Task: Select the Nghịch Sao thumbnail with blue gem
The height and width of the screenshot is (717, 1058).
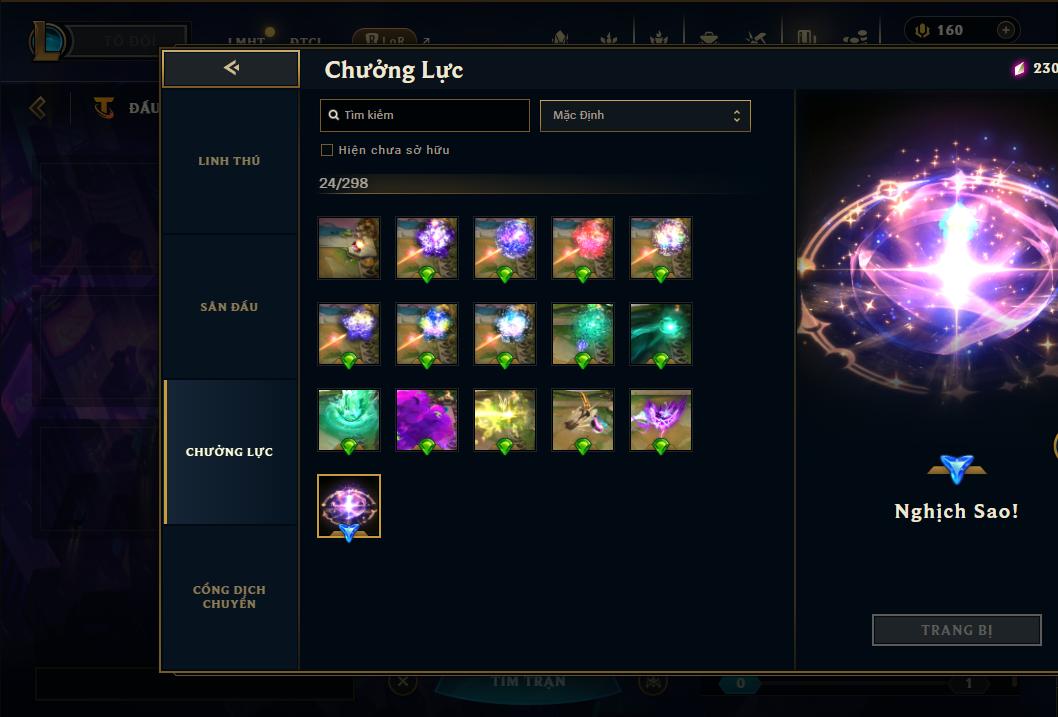Action: (x=349, y=506)
